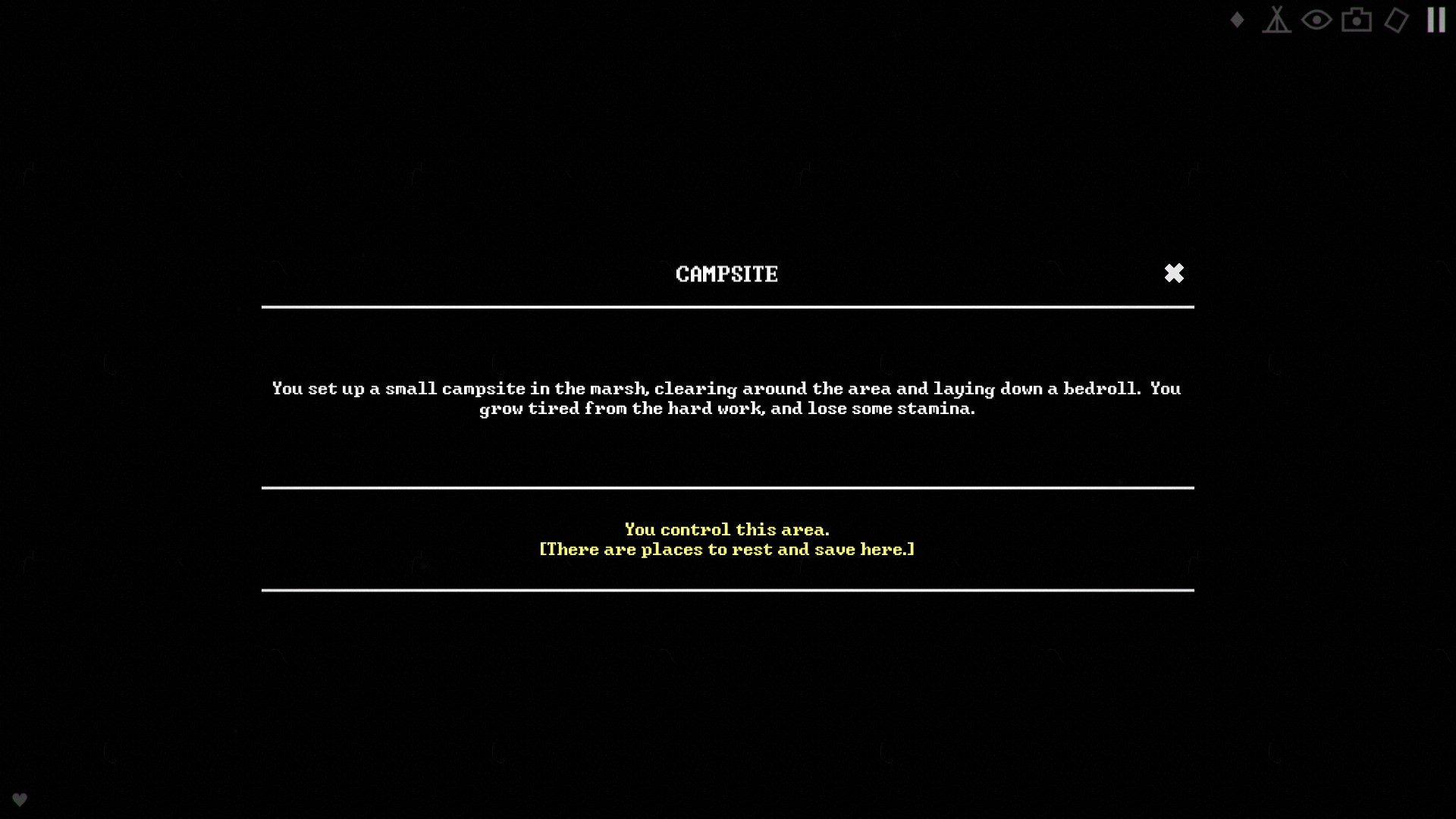Close the Campsite dialog with the X
This screenshot has width=1456, height=819.
point(1175,273)
